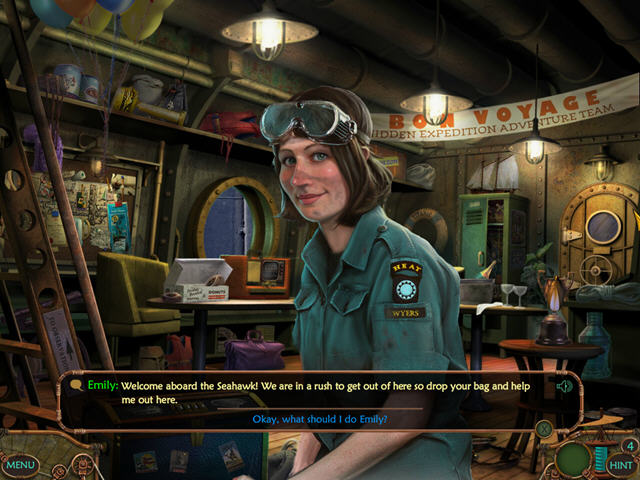Close the dialogue with the round X button

click(x=543, y=429)
